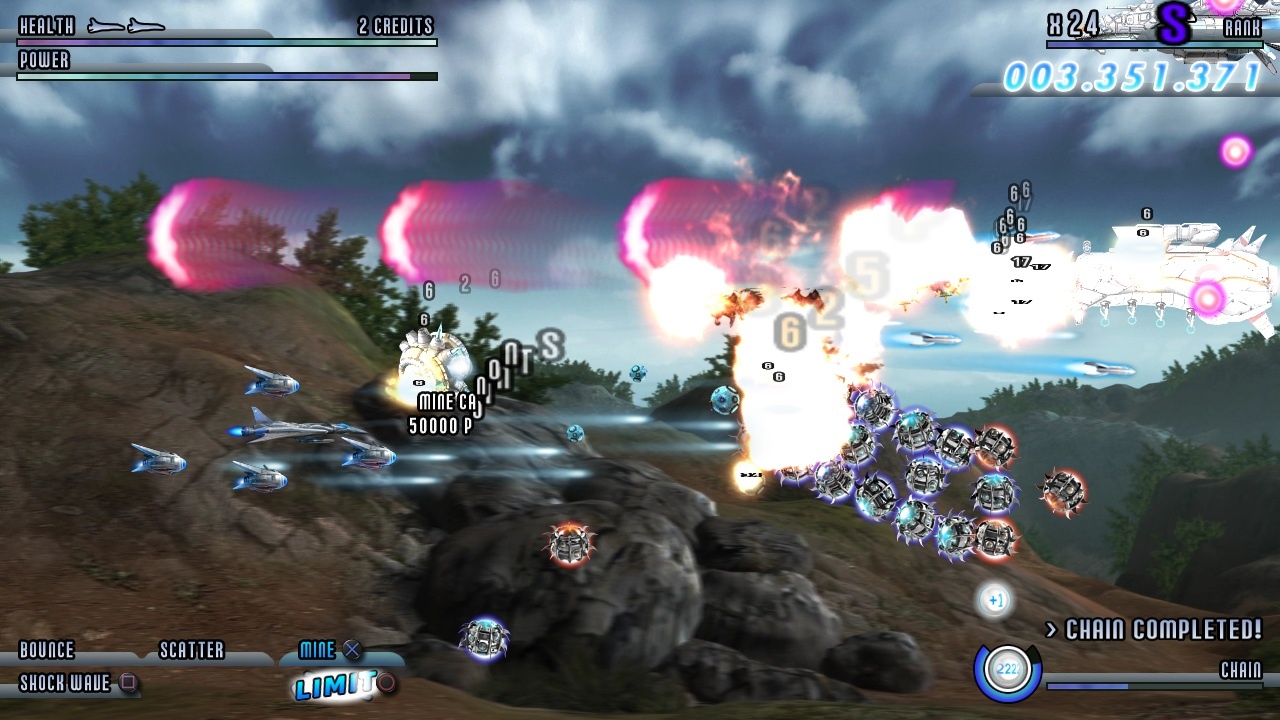Select the Bounce weapon label
This screenshot has height=720, width=1280.
(x=47, y=651)
